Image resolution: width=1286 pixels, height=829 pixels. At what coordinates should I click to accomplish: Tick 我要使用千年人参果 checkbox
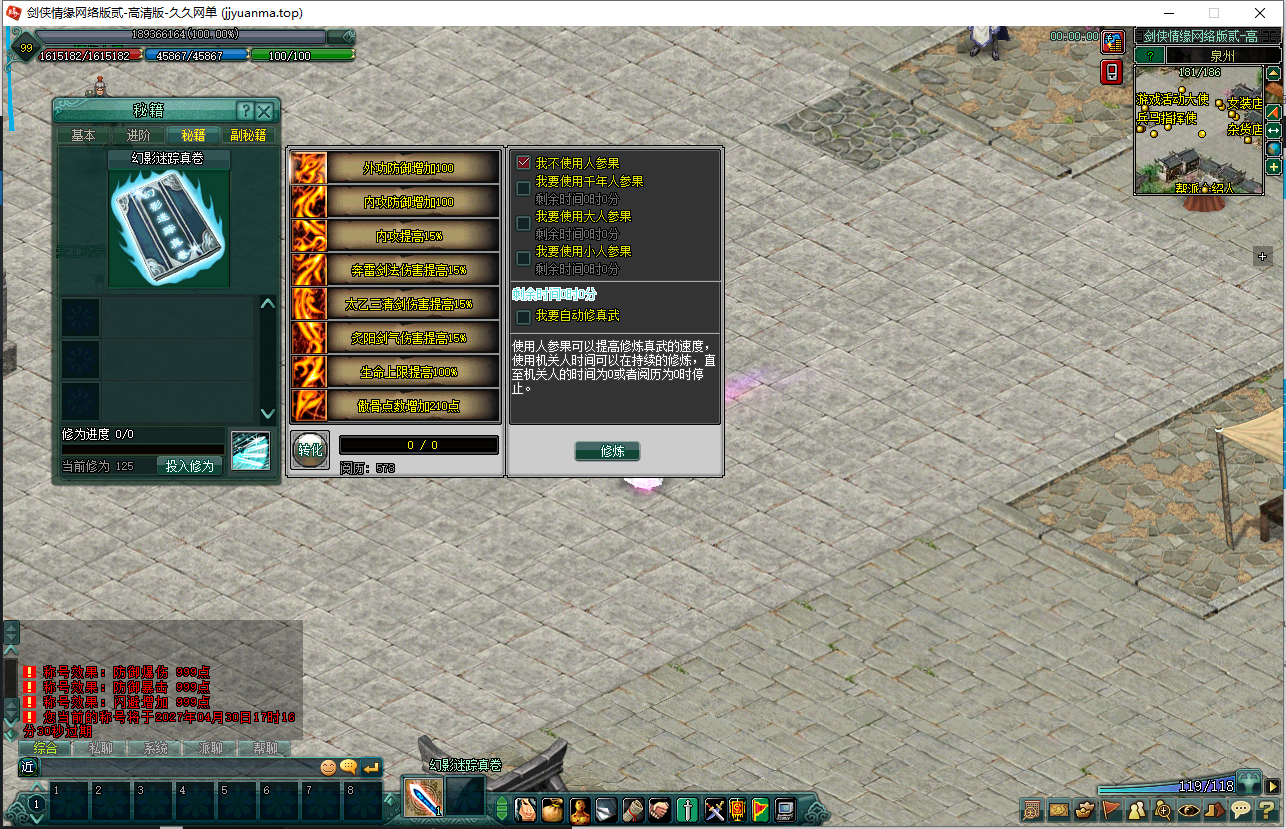coord(523,188)
